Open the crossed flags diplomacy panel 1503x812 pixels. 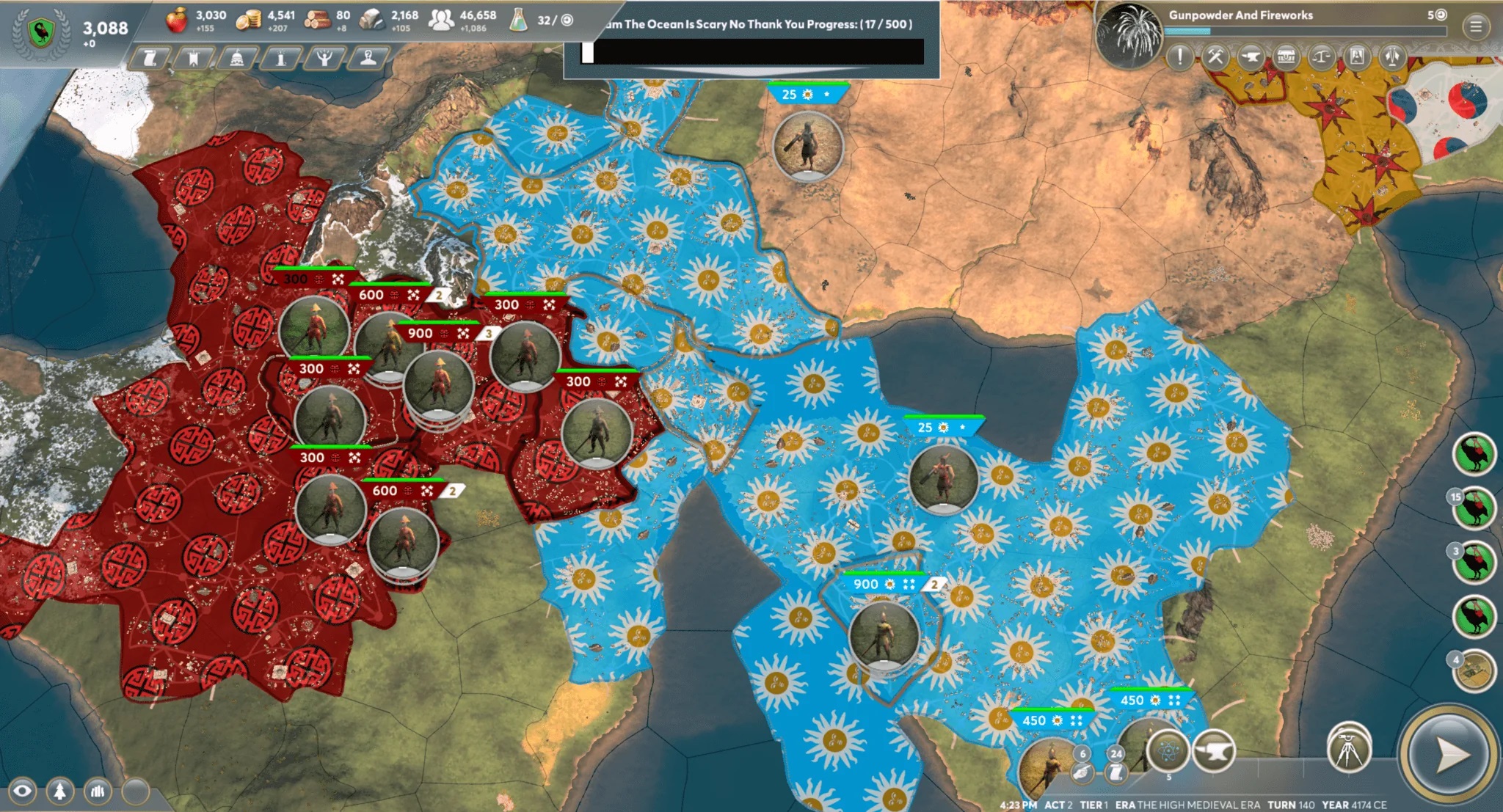coord(1391,57)
